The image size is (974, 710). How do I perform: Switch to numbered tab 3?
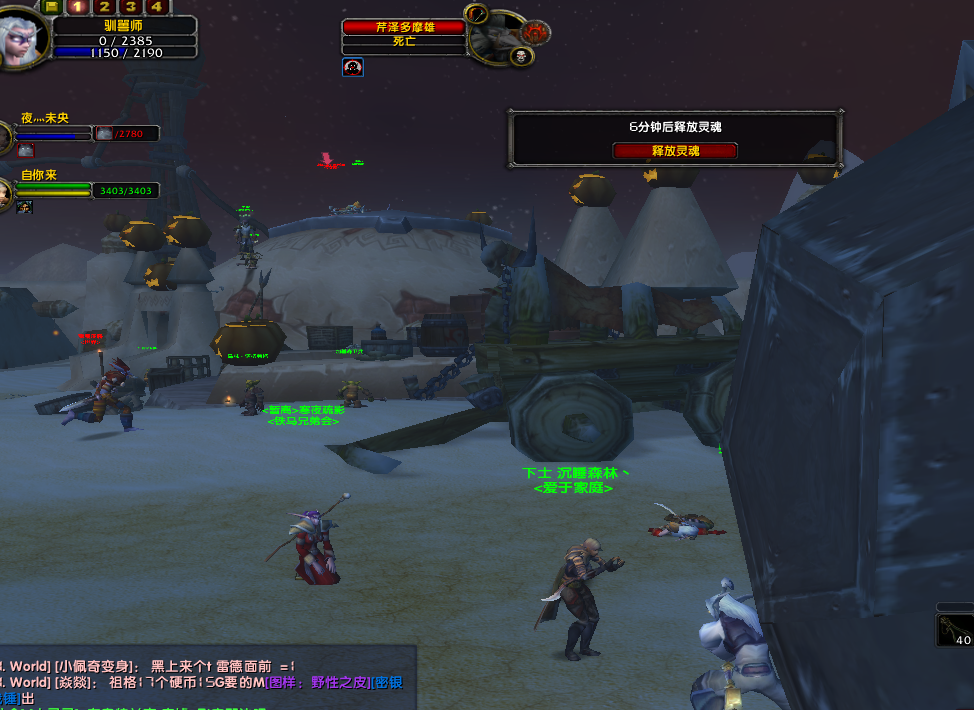coord(129,6)
